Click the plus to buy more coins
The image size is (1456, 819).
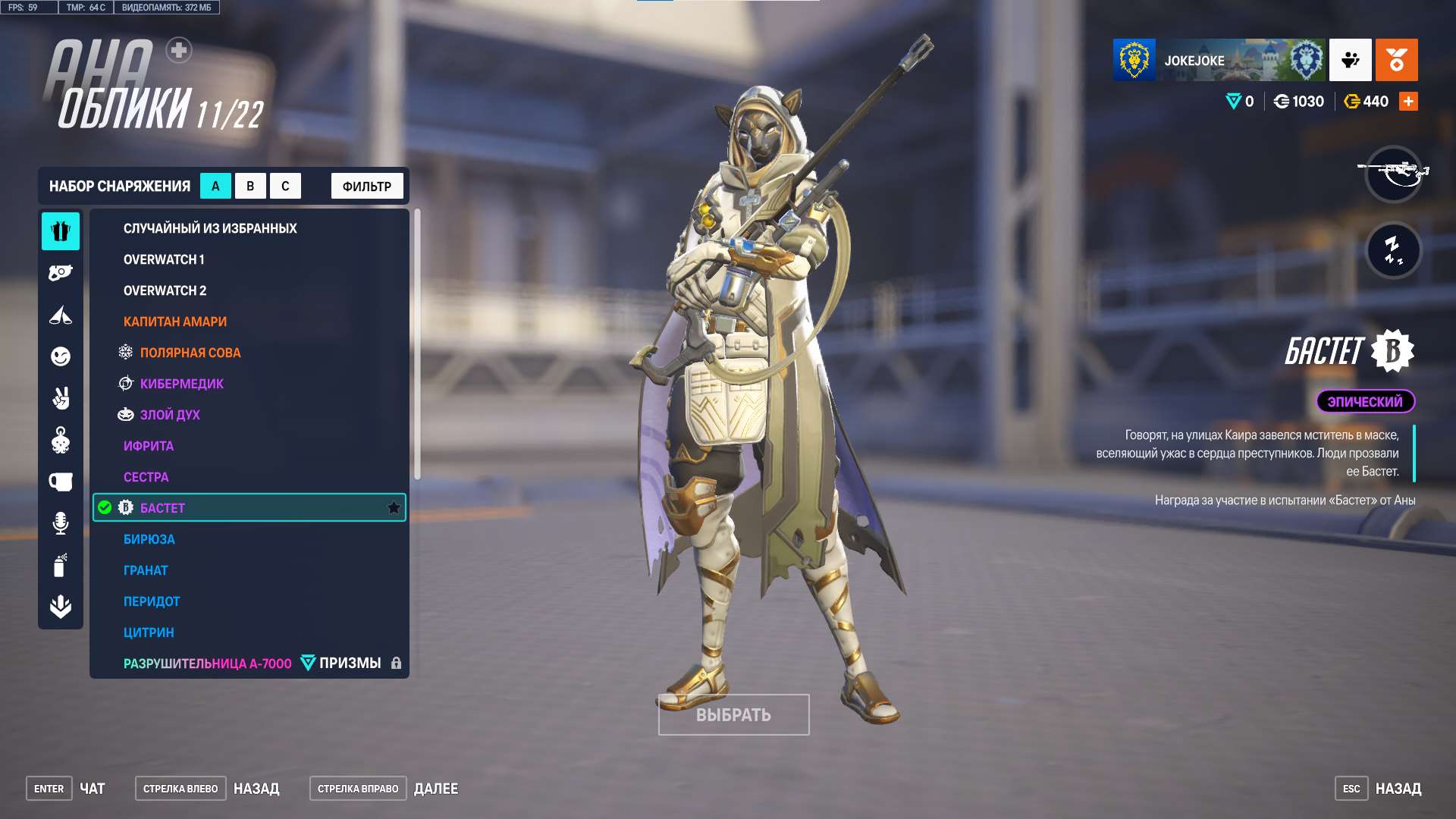tap(1409, 100)
